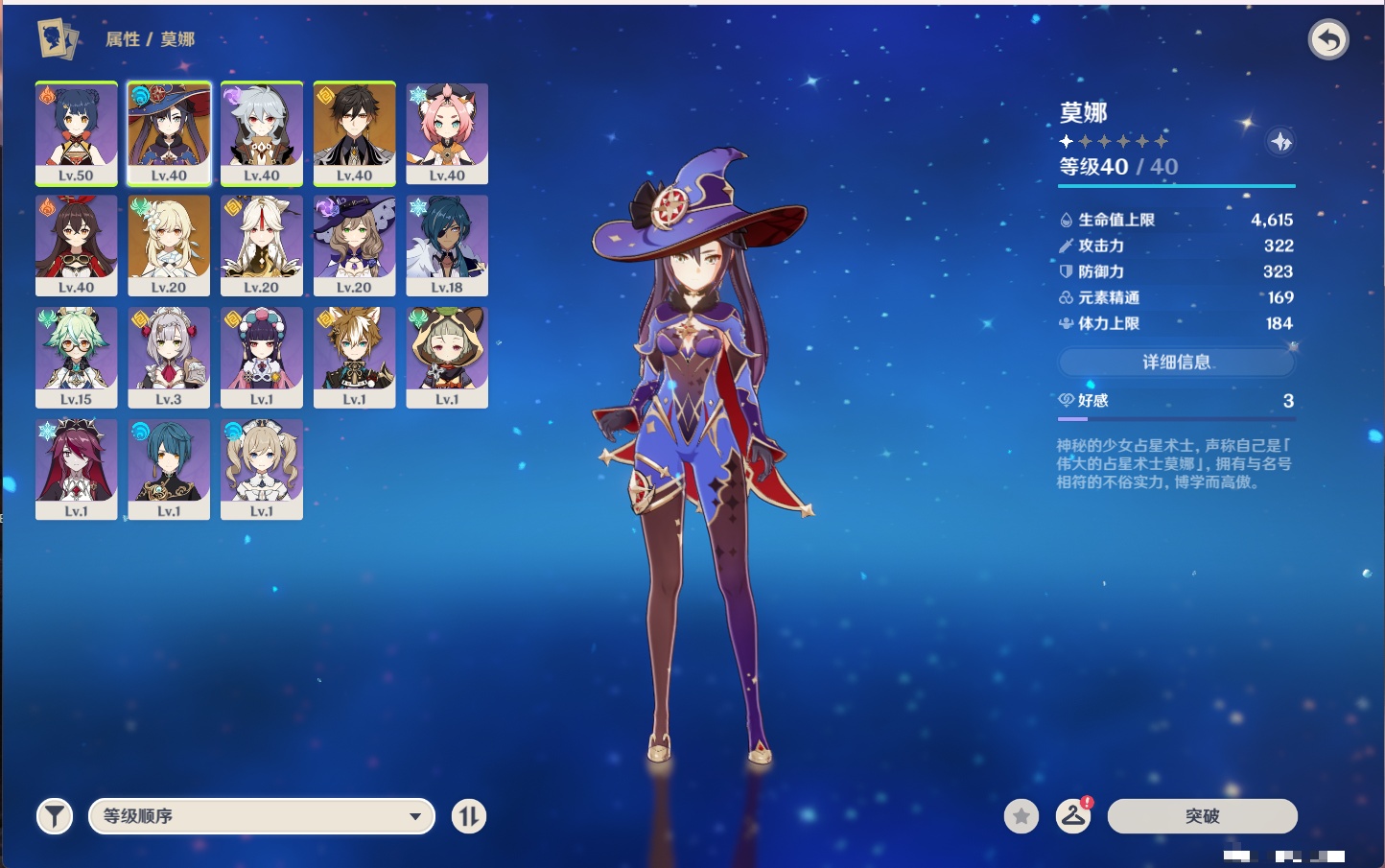The height and width of the screenshot is (868, 1385).
Task: Open the character filter funnel
Action: click(55, 816)
